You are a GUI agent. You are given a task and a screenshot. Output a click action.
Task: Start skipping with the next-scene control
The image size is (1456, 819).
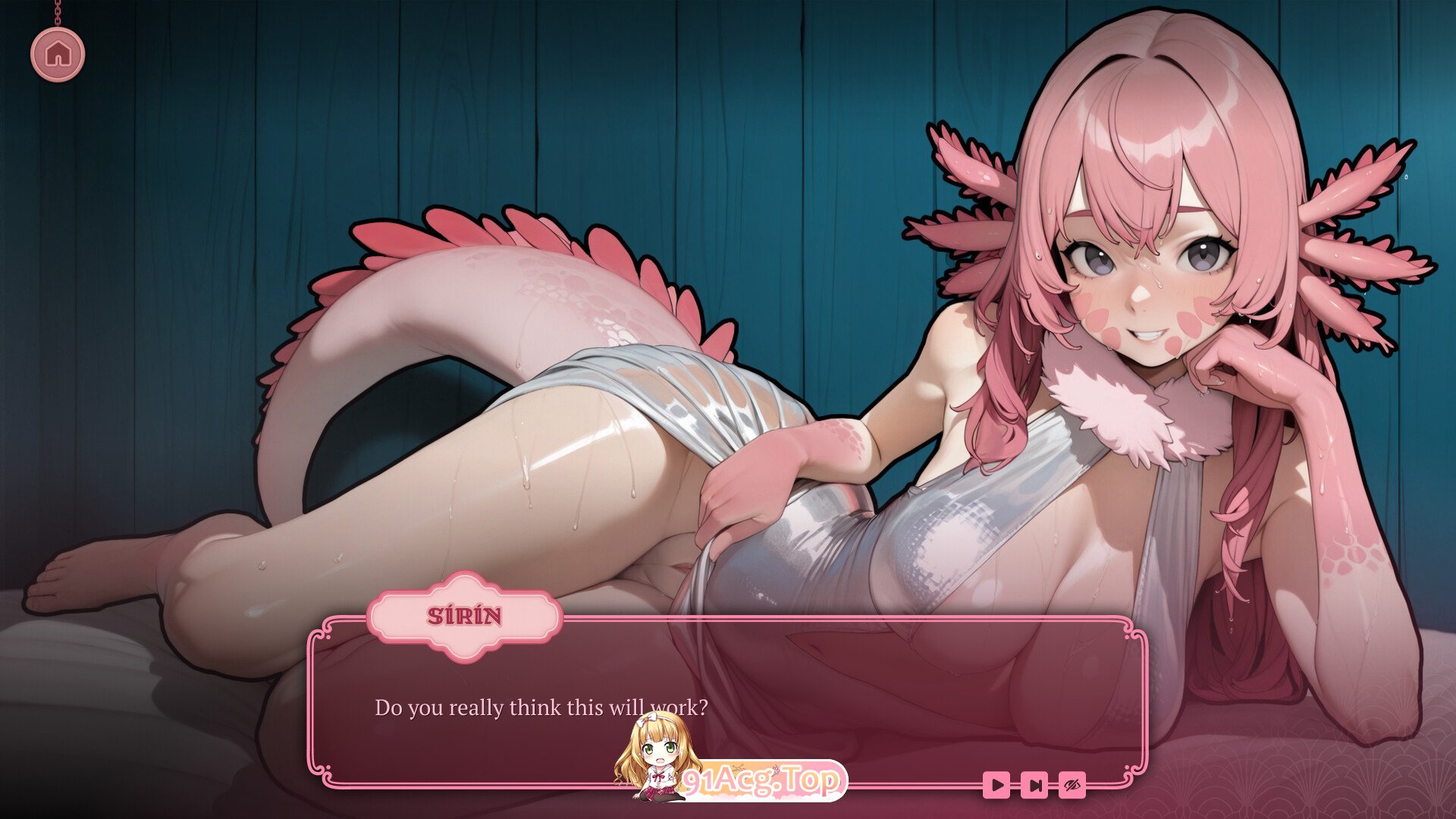[x=1034, y=785]
